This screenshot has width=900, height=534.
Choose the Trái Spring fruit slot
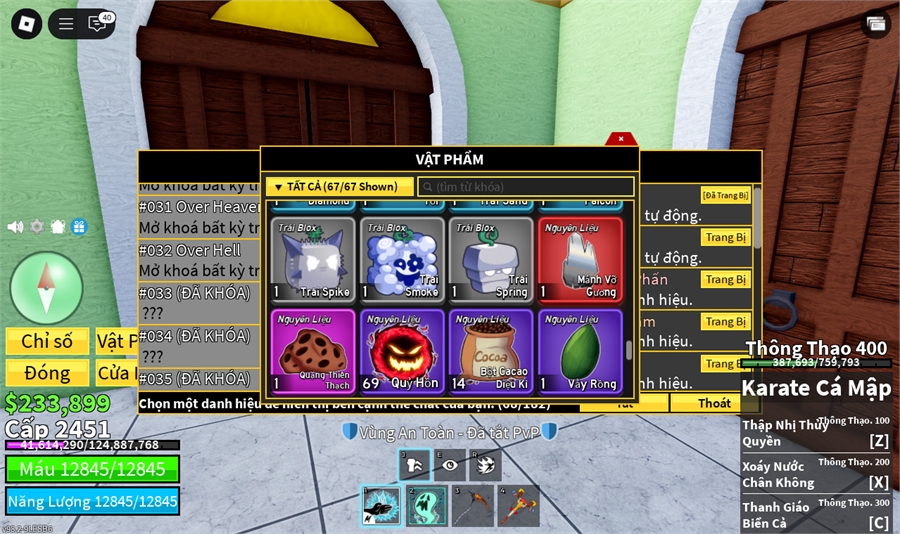[491, 259]
